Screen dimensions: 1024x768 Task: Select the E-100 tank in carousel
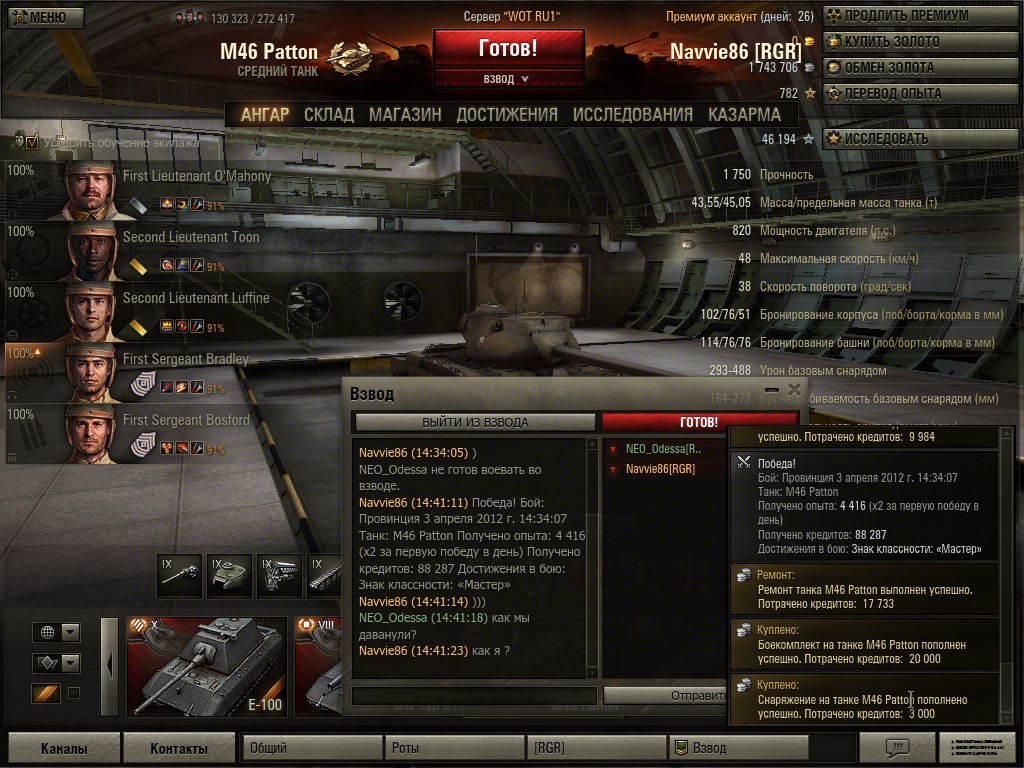pyautogui.click(x=206, y=666)
